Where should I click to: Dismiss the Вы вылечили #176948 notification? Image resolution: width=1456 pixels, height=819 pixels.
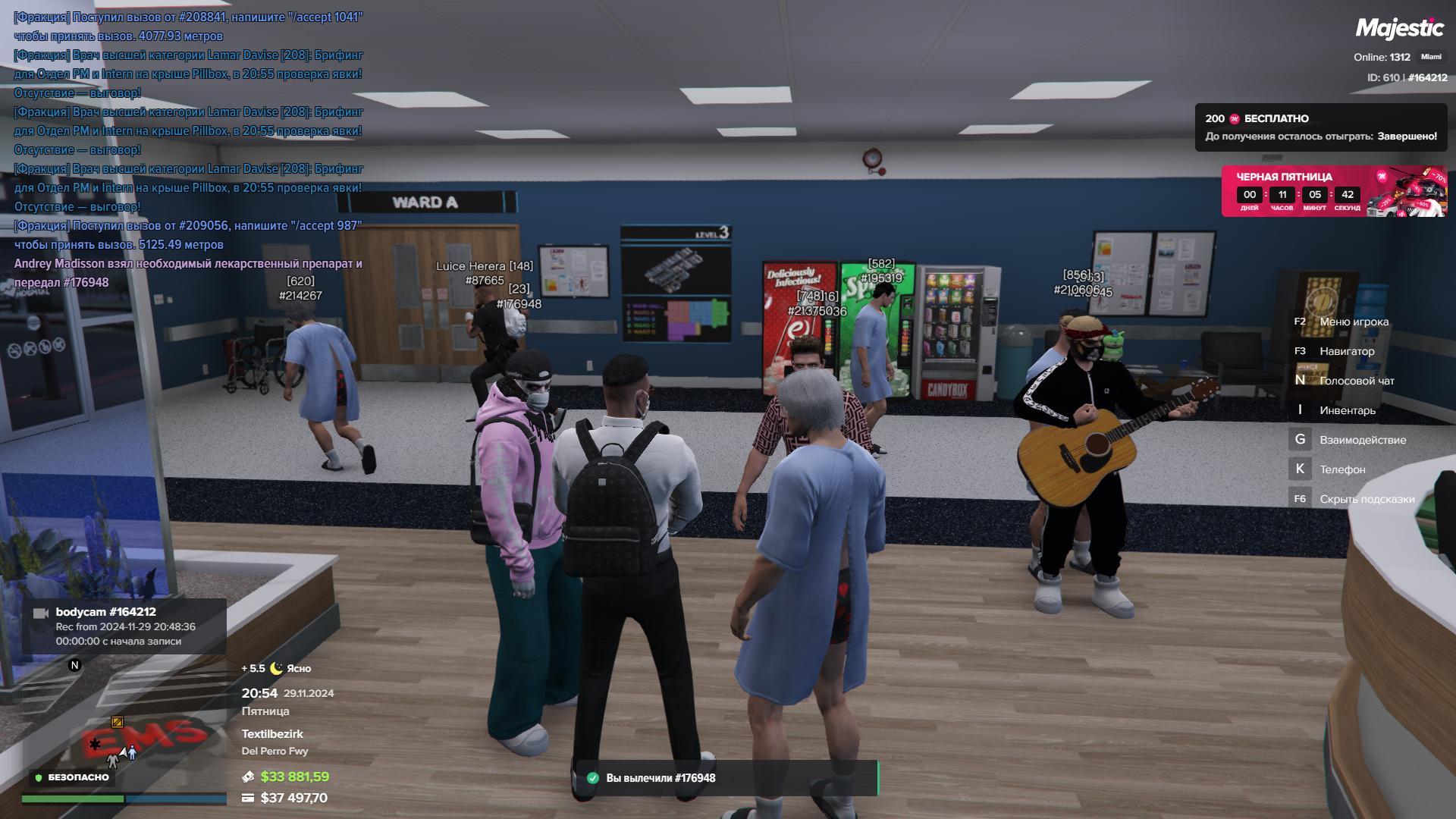point(726,778)
